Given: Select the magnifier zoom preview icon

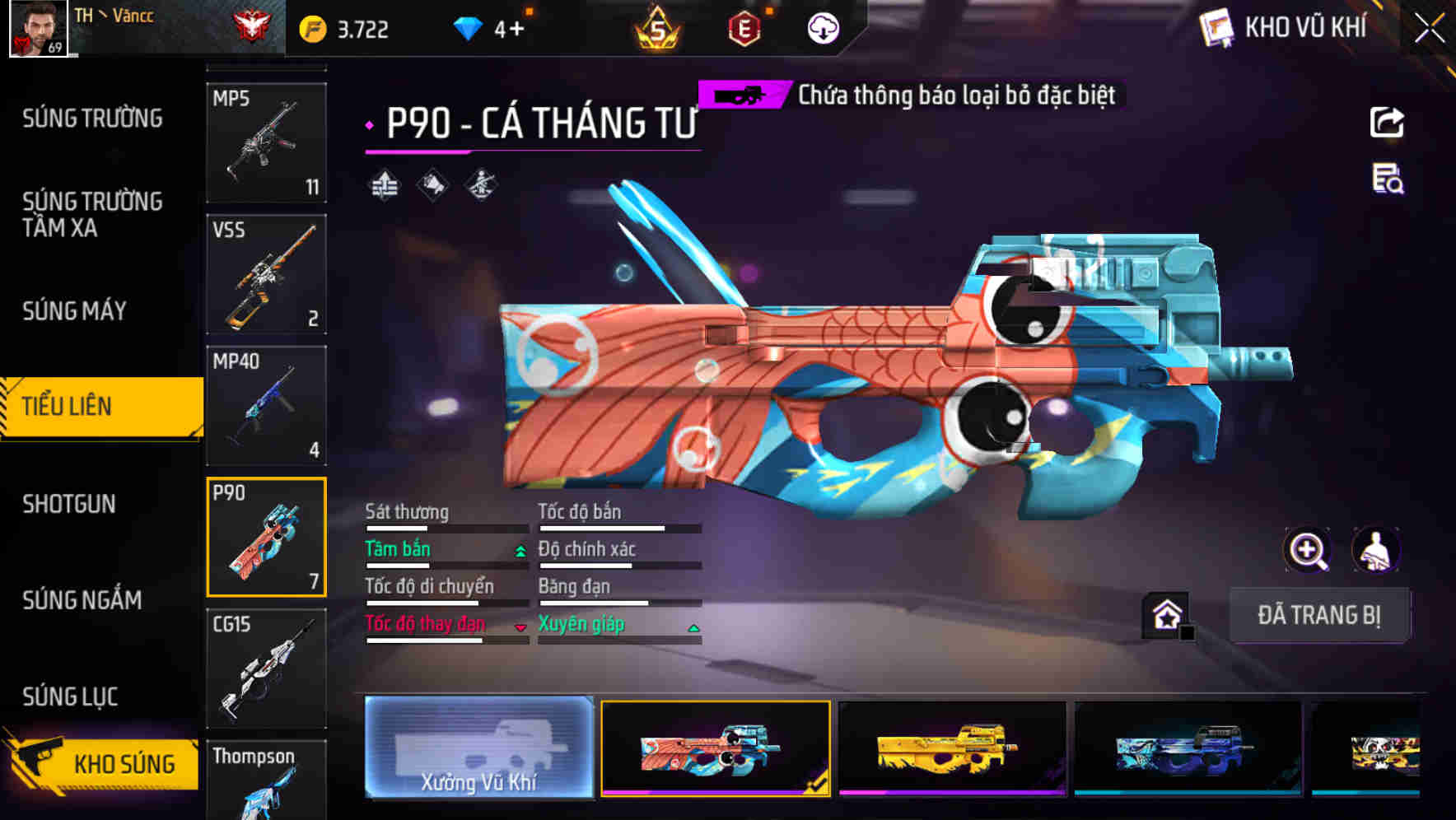Looking at the screenshot, I should point(1306,550).
